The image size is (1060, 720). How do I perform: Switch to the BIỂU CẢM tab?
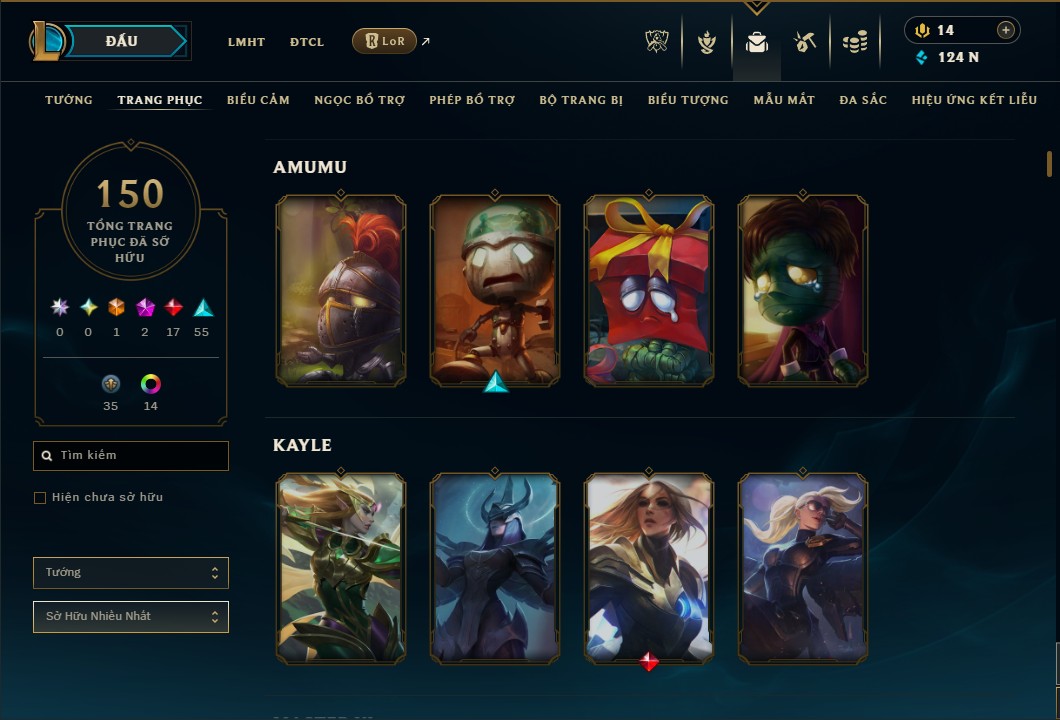[258, 100]
